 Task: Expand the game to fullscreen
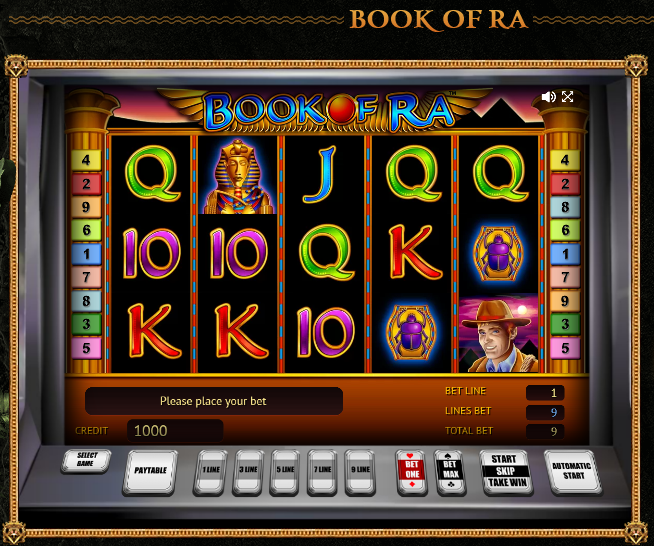point(568,97)
